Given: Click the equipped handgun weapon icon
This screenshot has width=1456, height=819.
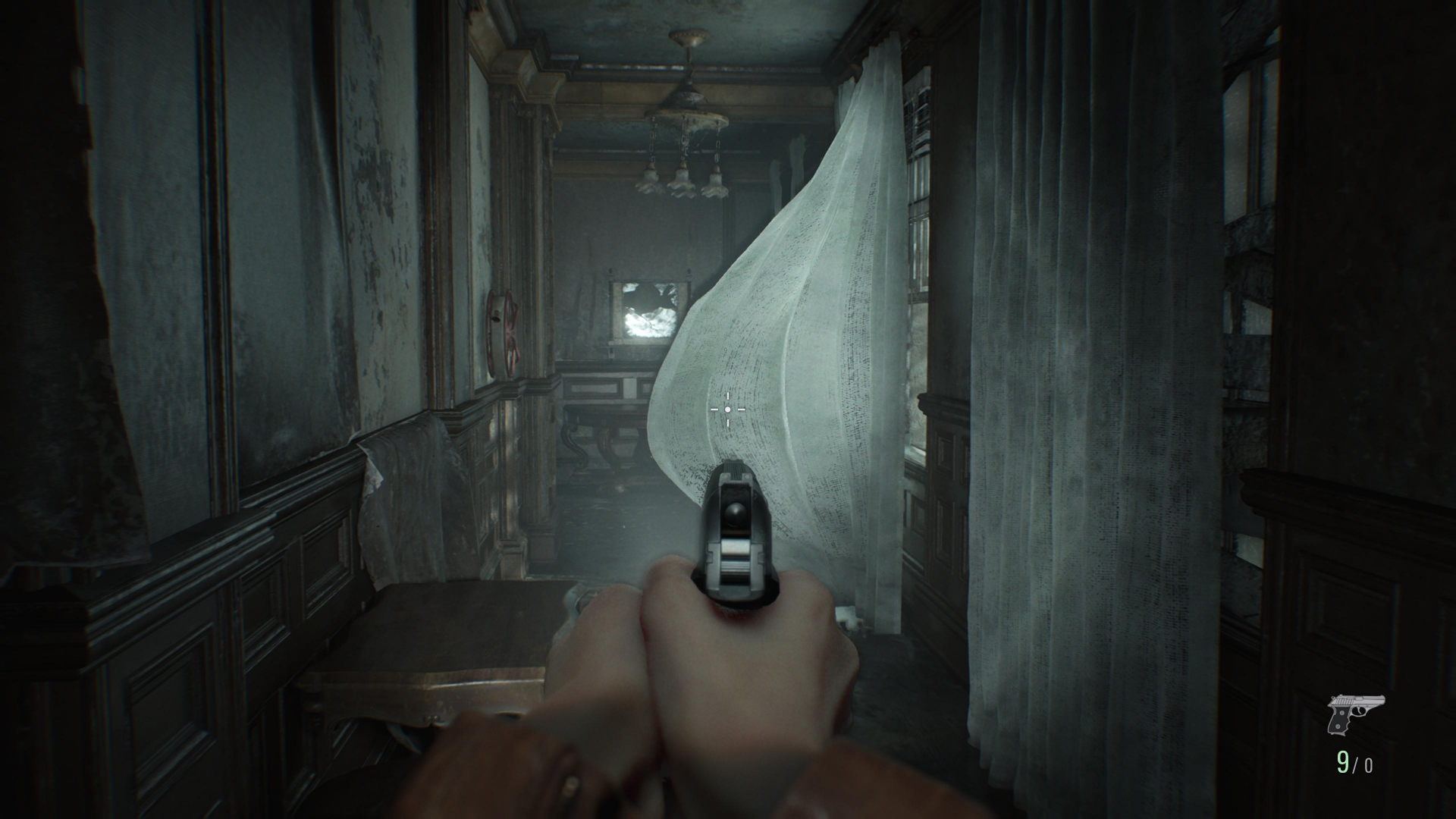Looking at the screenshot, I should click(x=1355, y=714).
